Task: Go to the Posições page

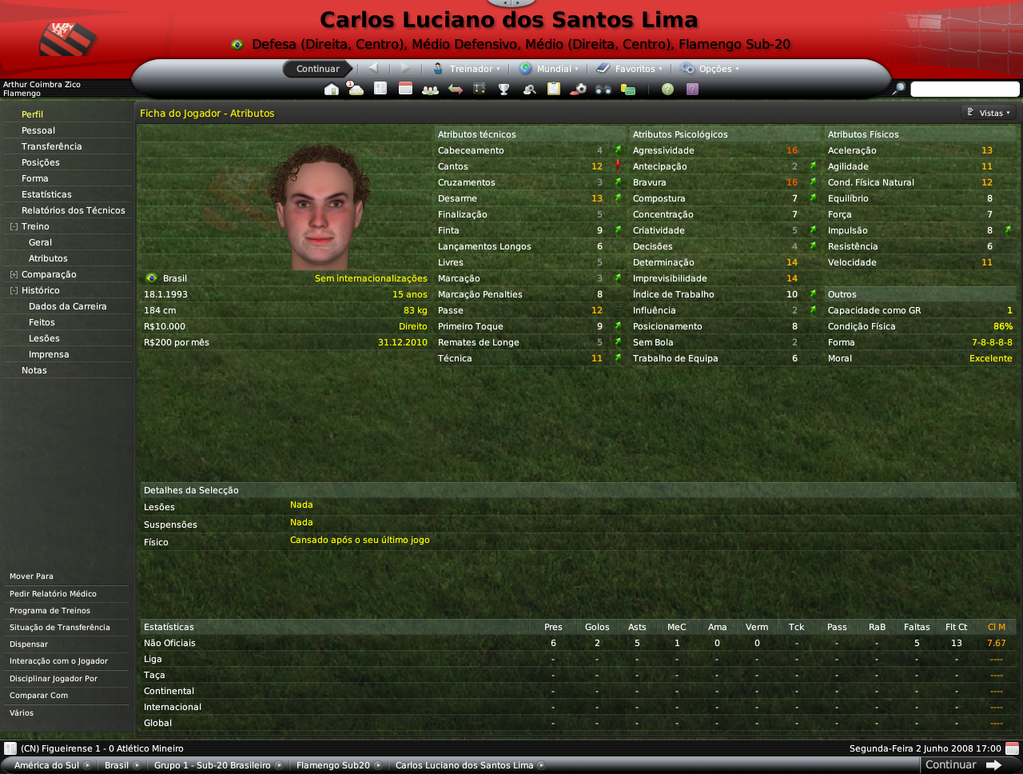Action: pyautogui.click(x=40, y=162)
